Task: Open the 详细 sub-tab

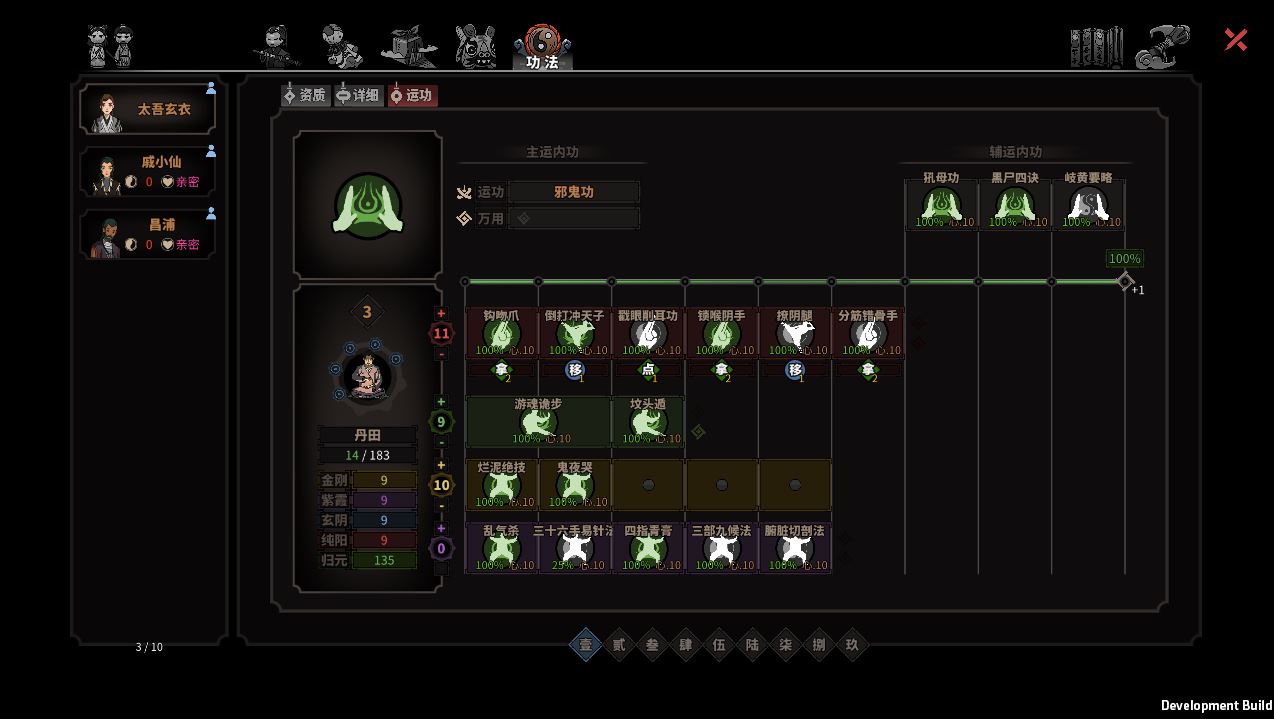Action: coord(359,95)
